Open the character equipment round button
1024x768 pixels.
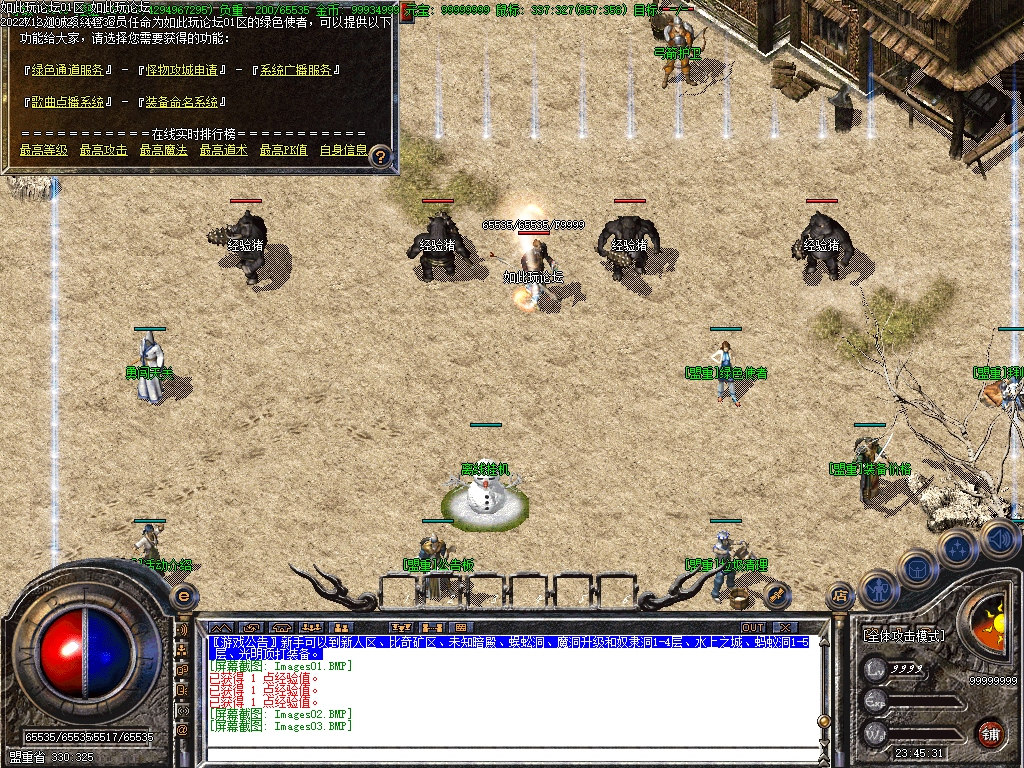(878, 589)
